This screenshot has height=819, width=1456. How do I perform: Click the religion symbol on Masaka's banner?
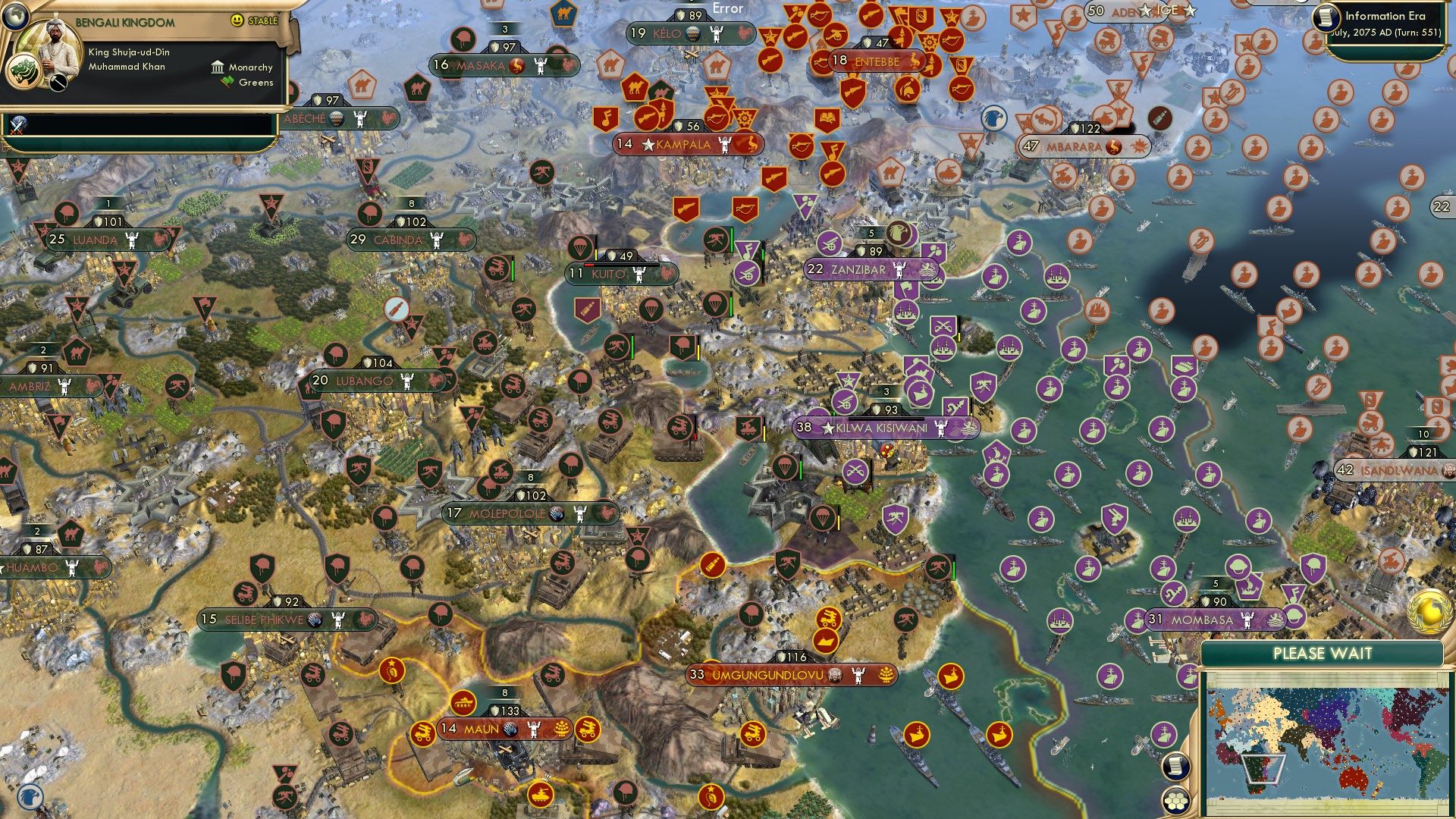pyautogui.click(x=516, y=65)
